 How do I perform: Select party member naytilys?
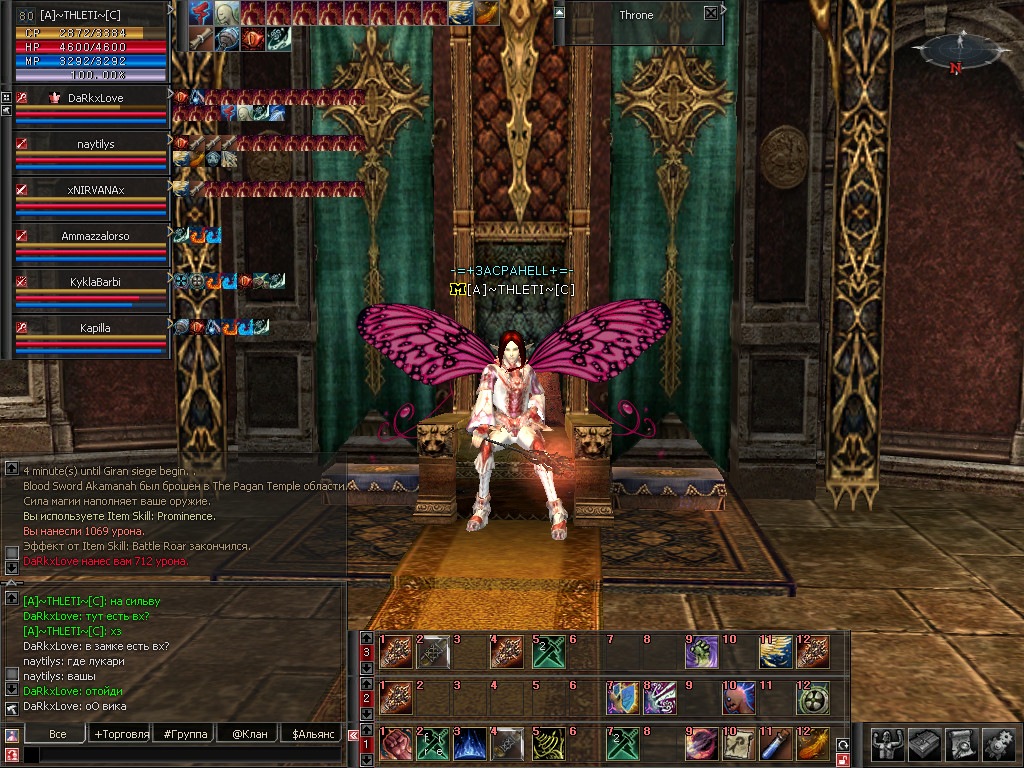tap(96, 144)
